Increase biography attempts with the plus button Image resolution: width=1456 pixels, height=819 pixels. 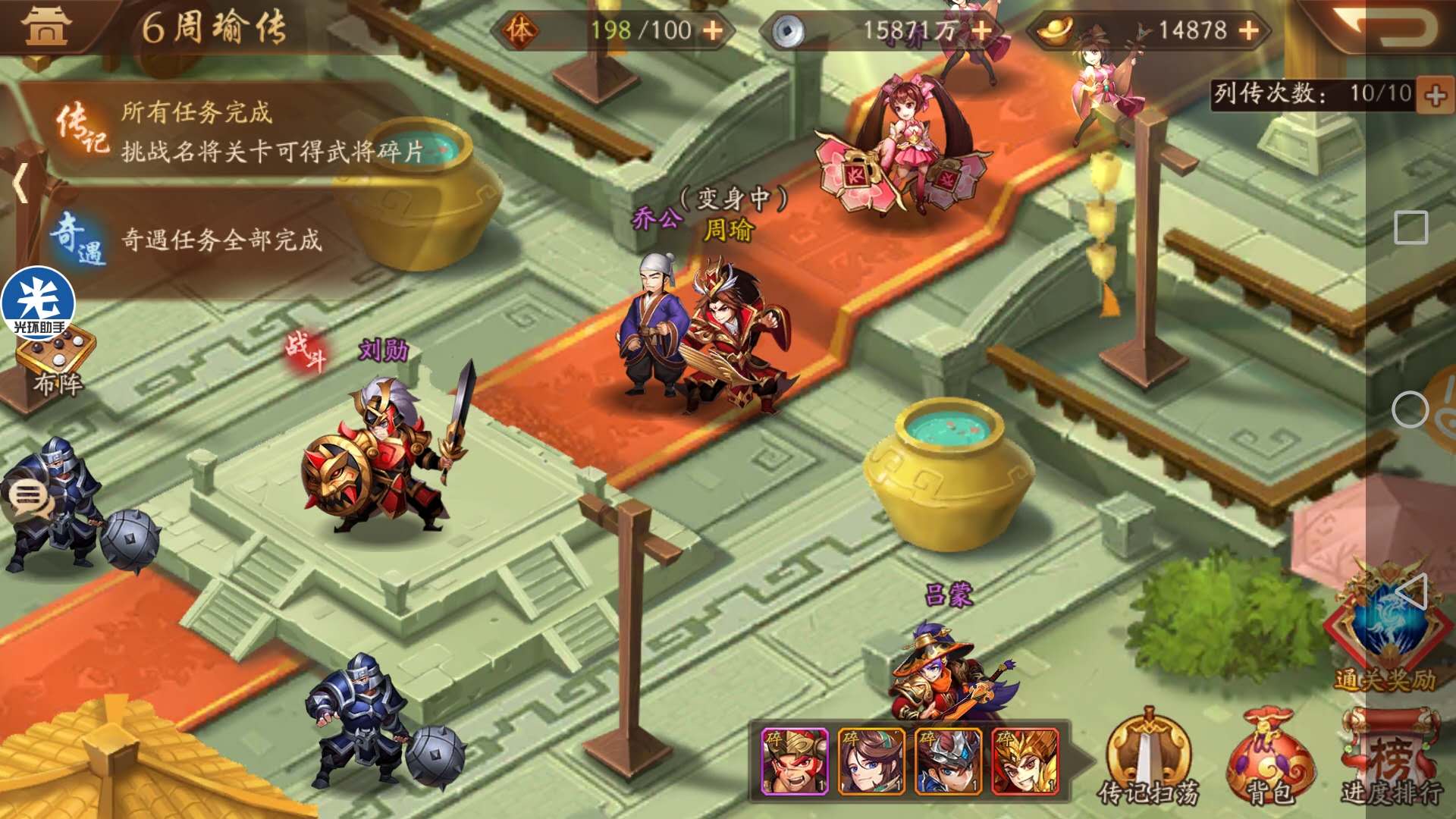[1435, 96]
